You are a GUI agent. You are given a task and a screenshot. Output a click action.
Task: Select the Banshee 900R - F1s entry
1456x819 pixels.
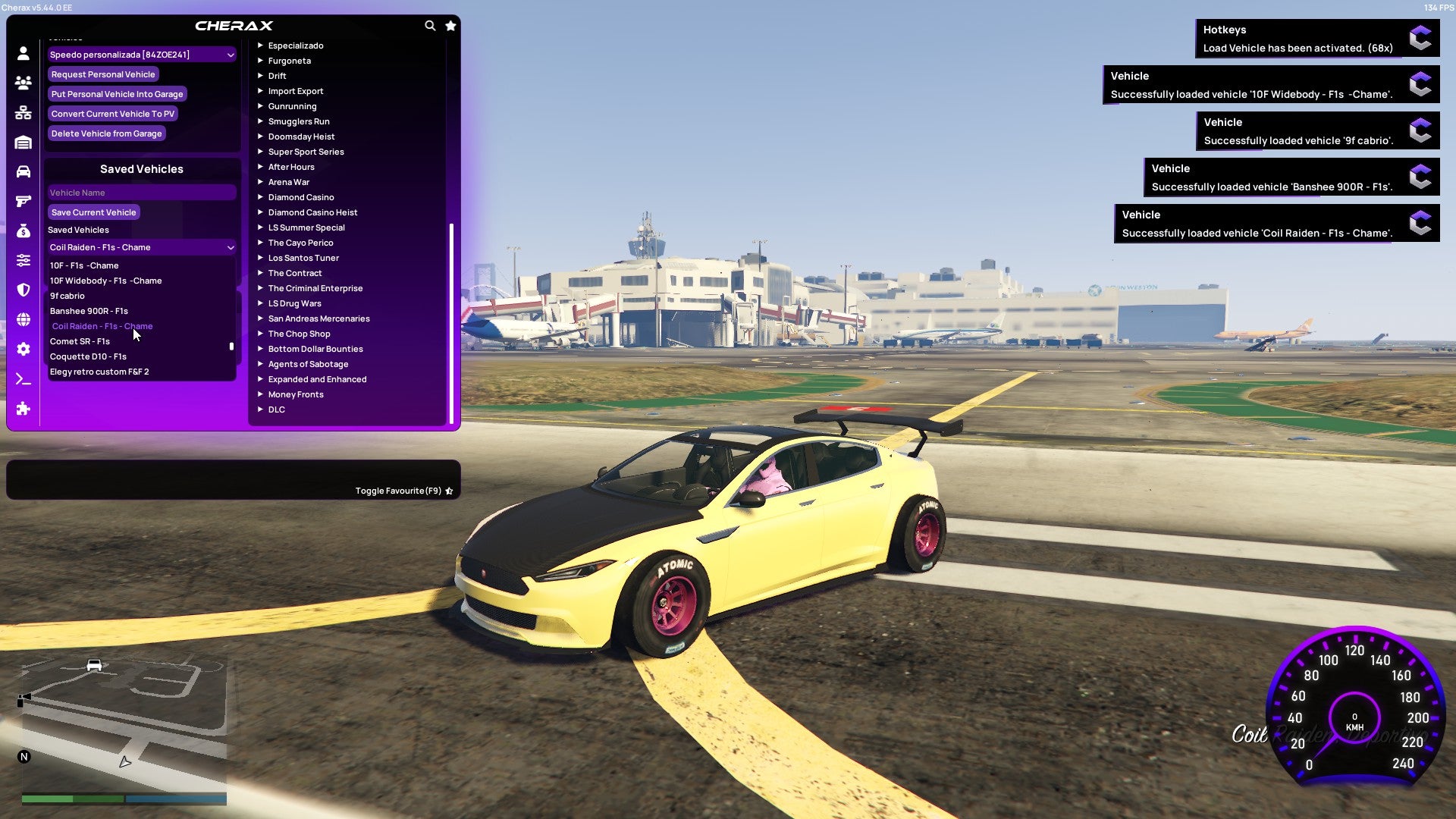coord(88,310)
